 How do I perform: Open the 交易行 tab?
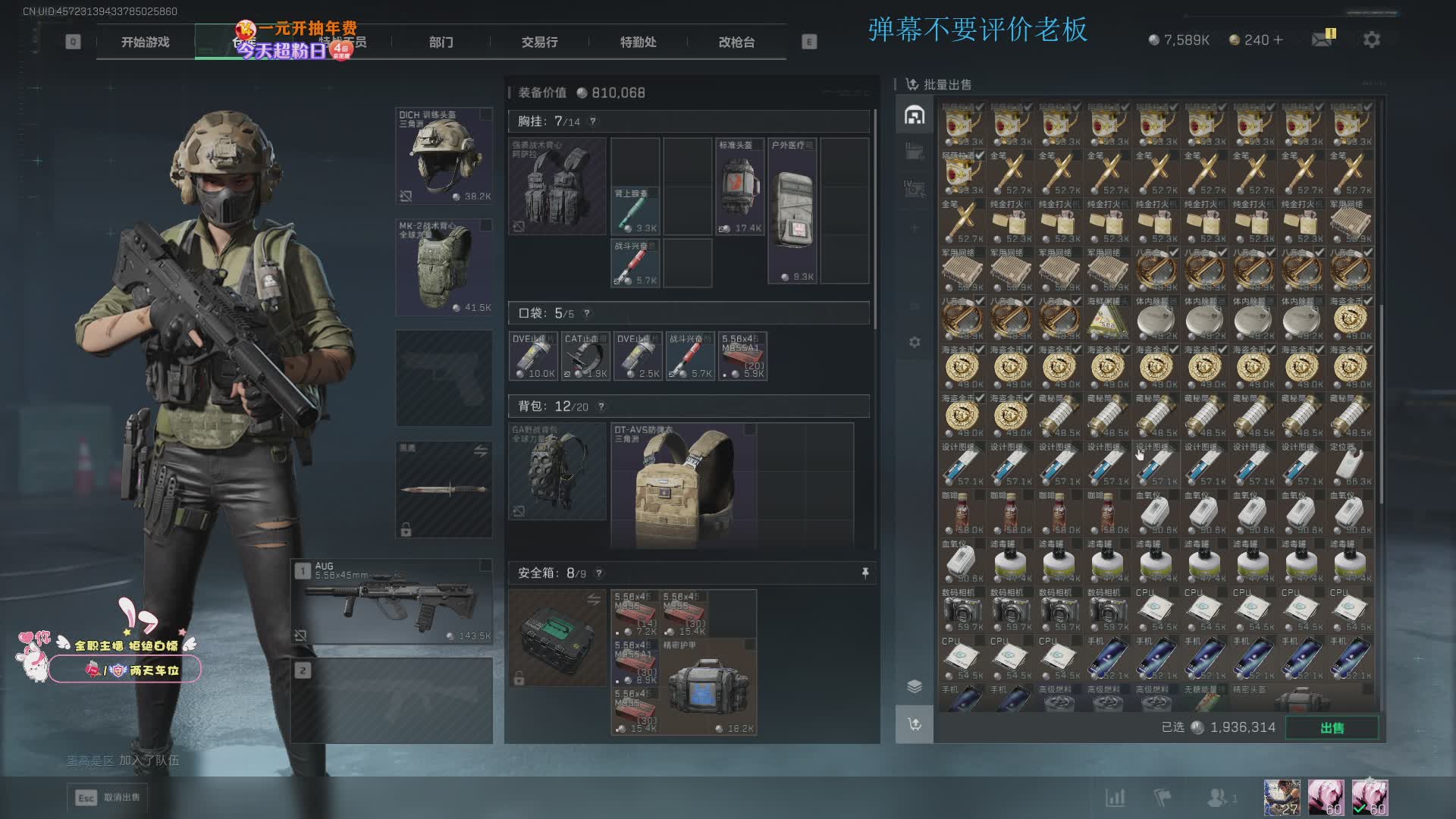539,42
